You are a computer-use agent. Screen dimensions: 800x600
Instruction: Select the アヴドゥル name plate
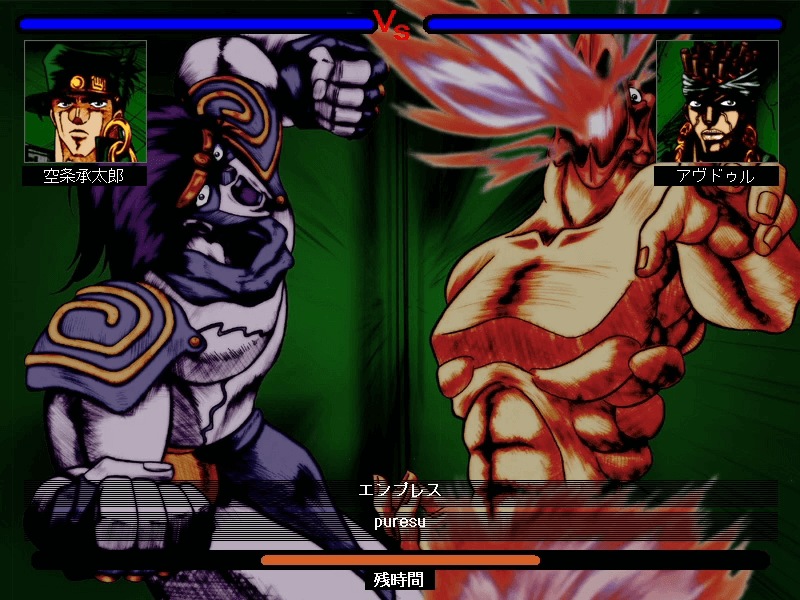(x=716, y=176)
